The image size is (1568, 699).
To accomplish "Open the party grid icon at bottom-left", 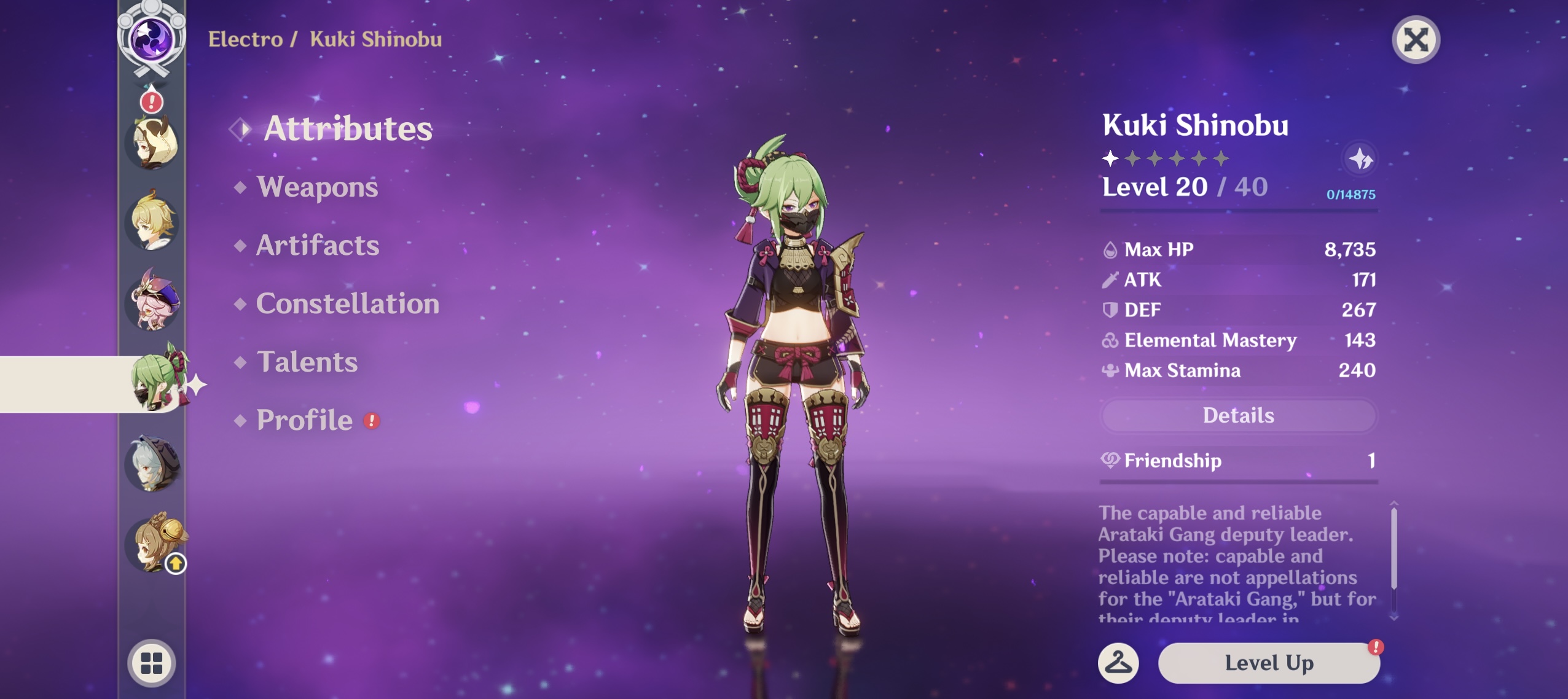I will click(152, 663).
